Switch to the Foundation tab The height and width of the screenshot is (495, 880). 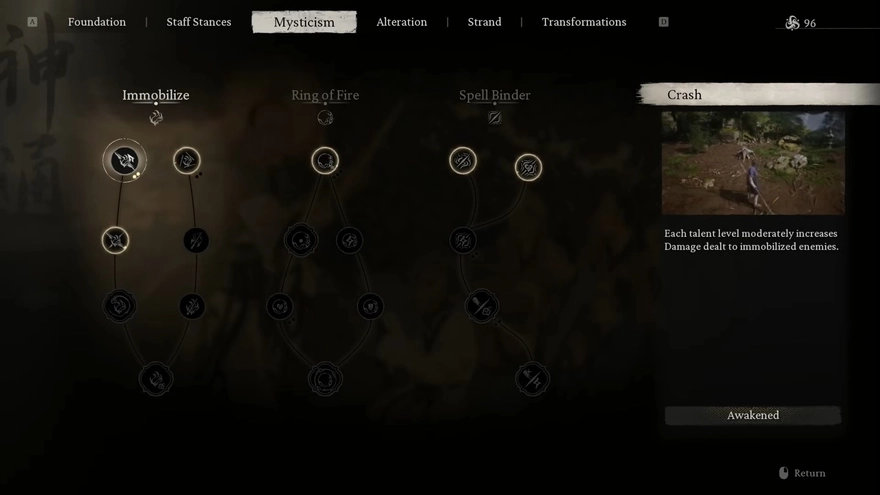pyautogui.click(x=97, y=22)
